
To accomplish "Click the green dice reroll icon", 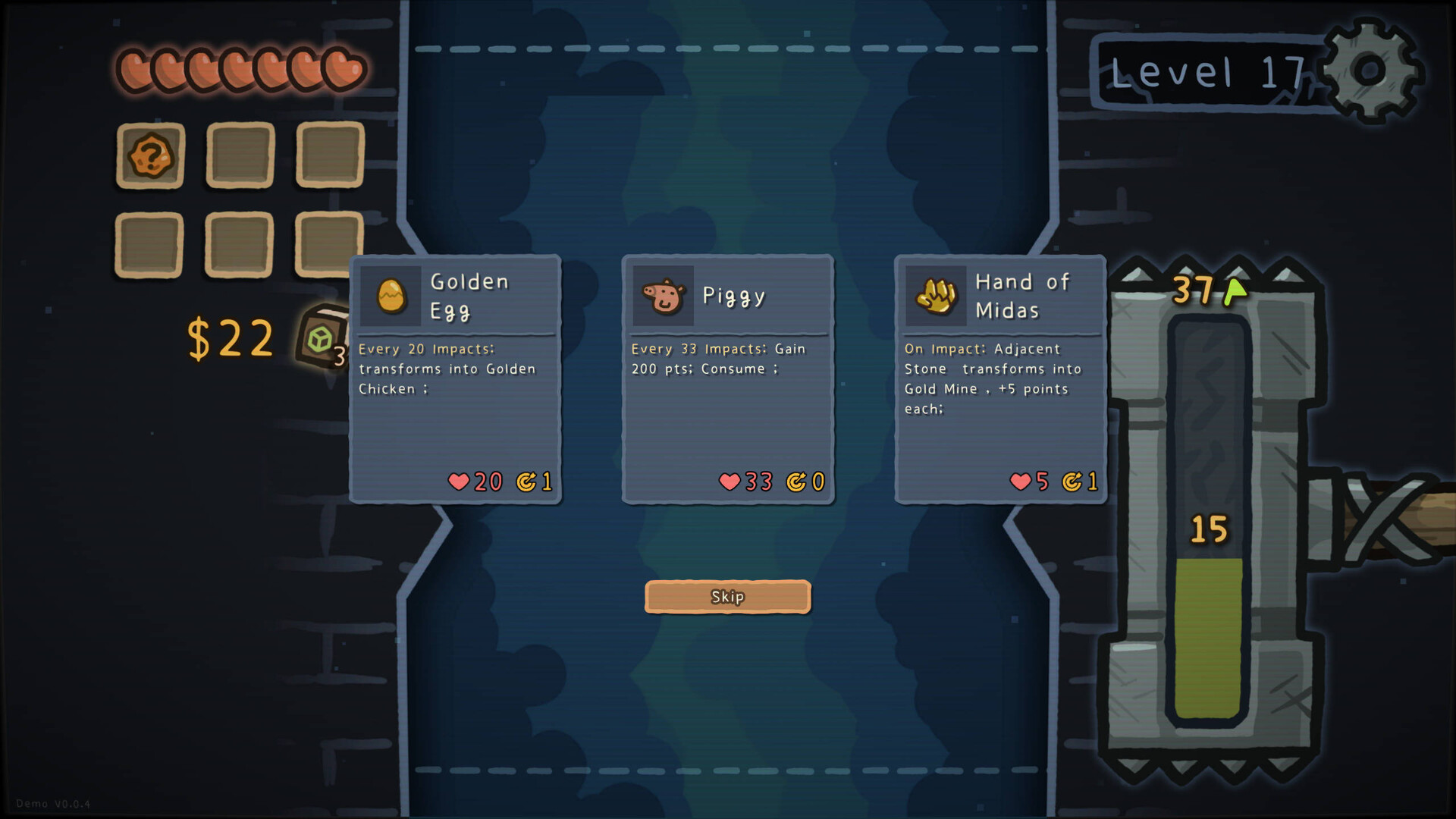I will pyautogui.click(x=321, y=337).
